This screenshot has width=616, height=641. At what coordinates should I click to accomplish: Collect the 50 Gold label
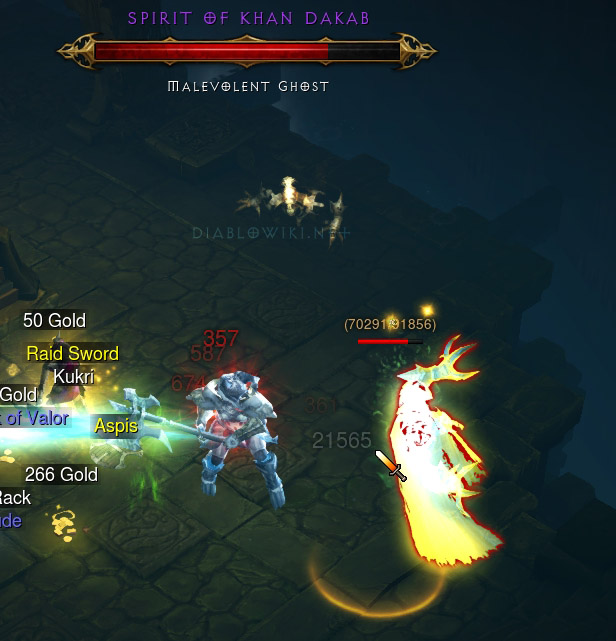(54, 321)
